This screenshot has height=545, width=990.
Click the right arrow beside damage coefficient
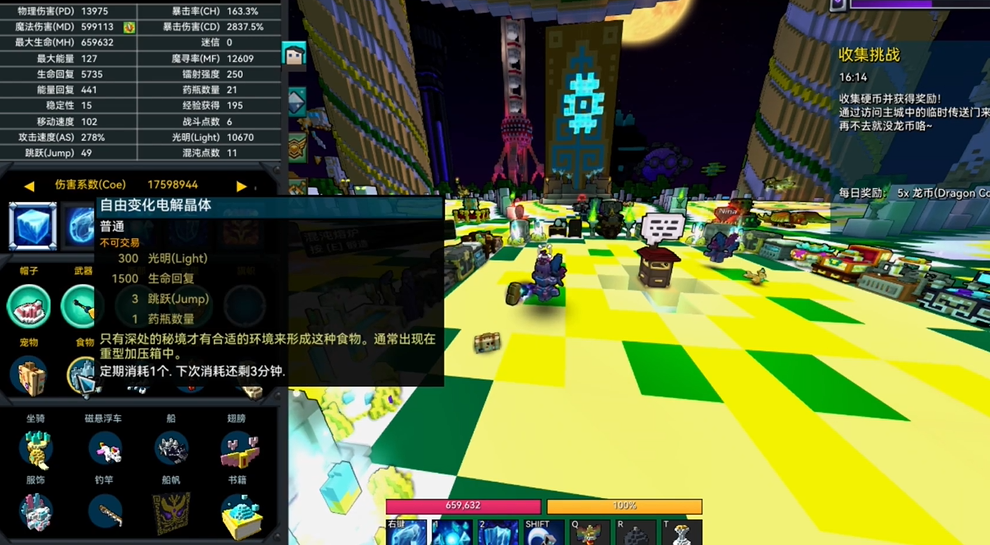point(241,186)
